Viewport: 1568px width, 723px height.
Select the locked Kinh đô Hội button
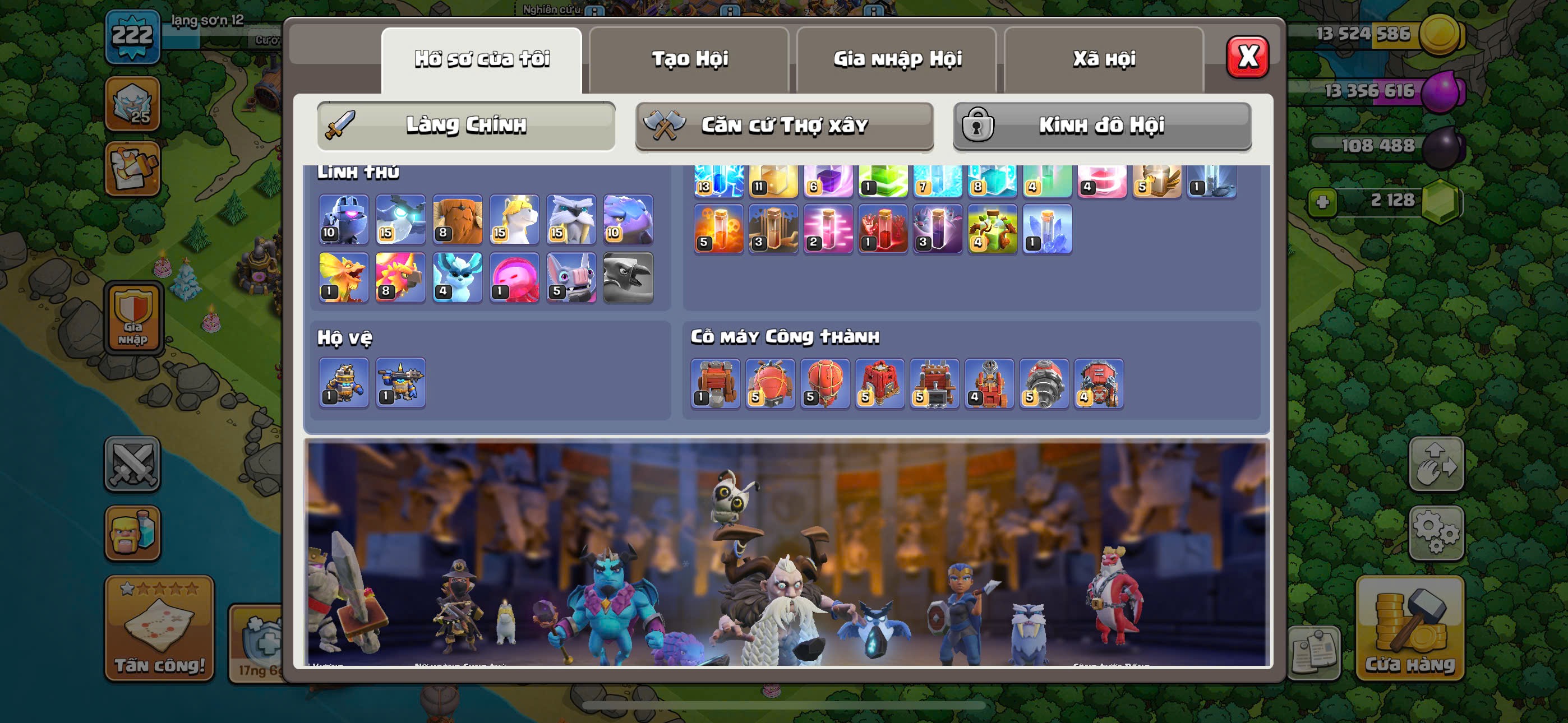[1102, 126]
